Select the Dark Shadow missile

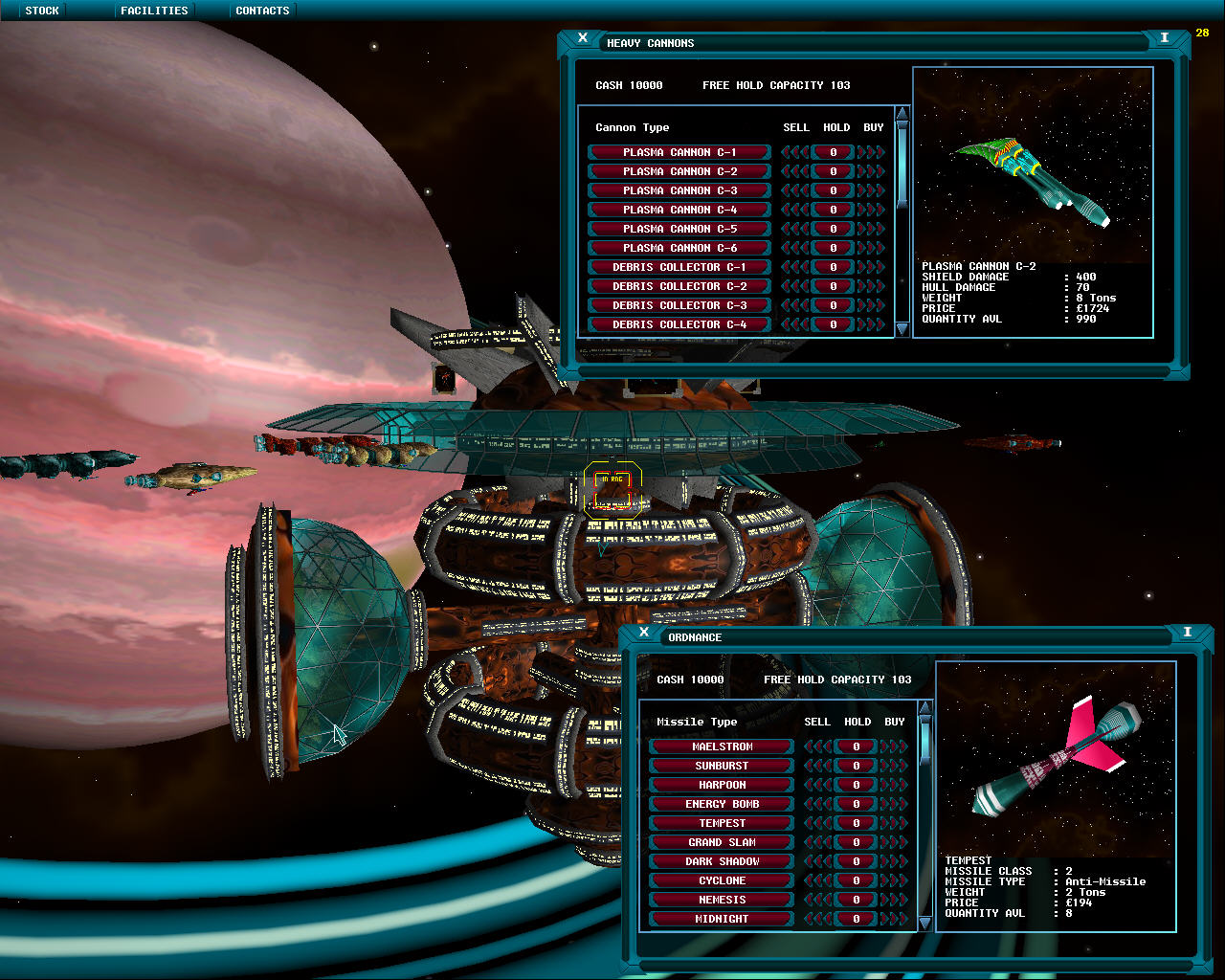coord(722,861)
